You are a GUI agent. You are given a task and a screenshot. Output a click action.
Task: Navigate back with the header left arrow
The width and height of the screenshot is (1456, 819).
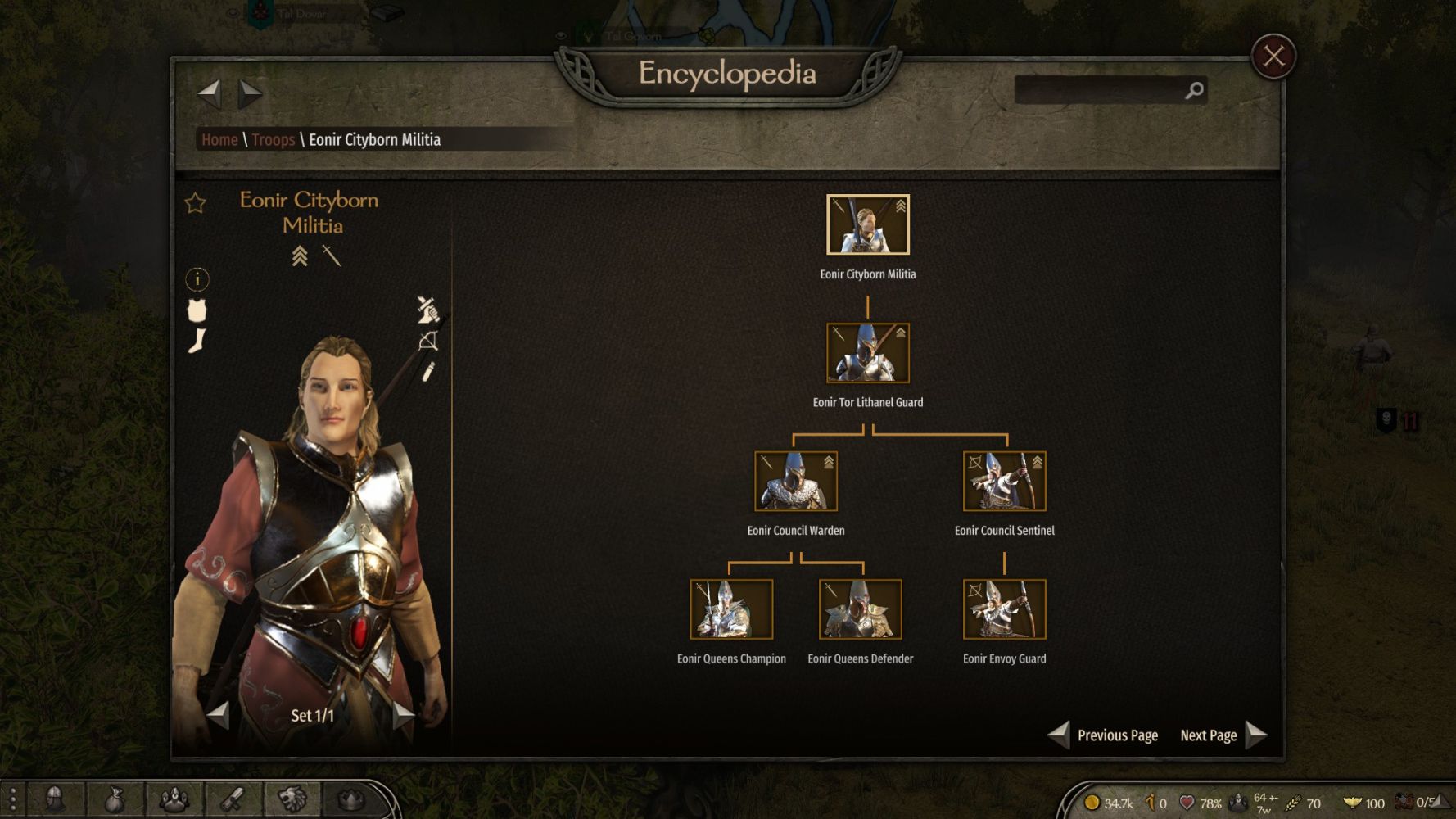tap(210, 93)
